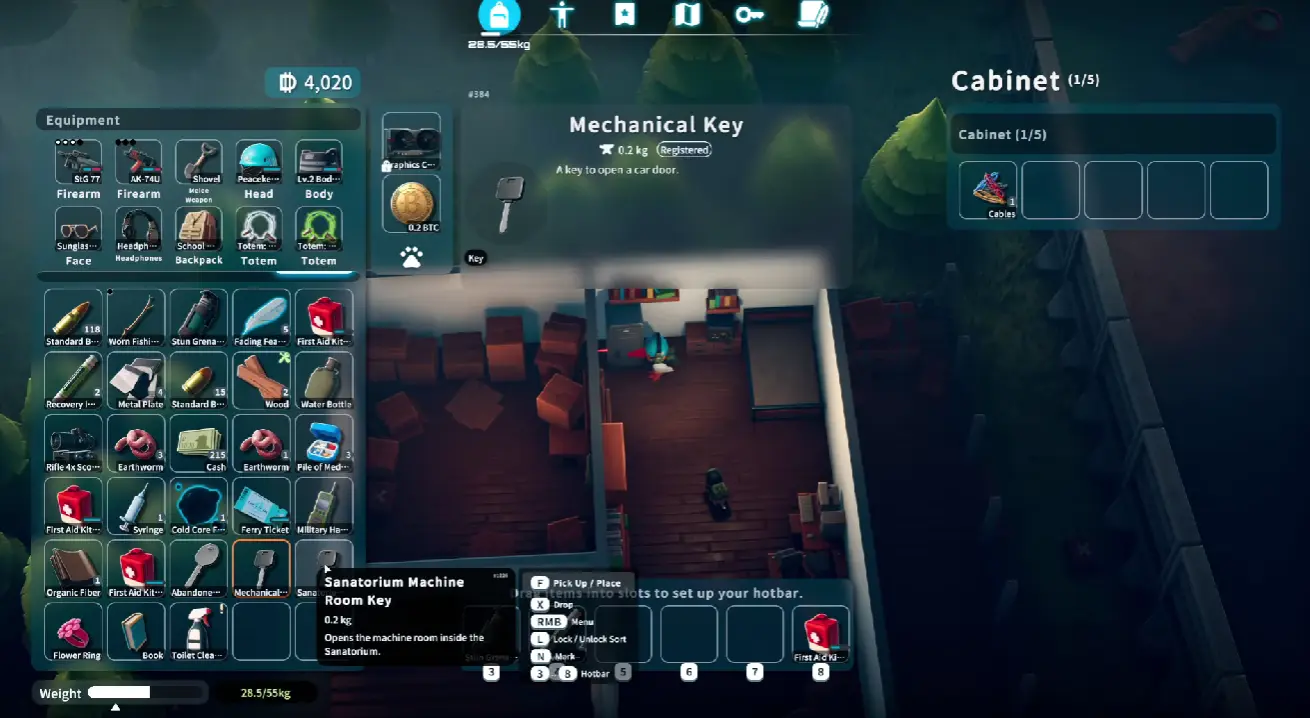The image size is (1310, 718).
Task: Pick the Cables item in the Cabinet
Action: pyautogui.click(x=988, y=189)
